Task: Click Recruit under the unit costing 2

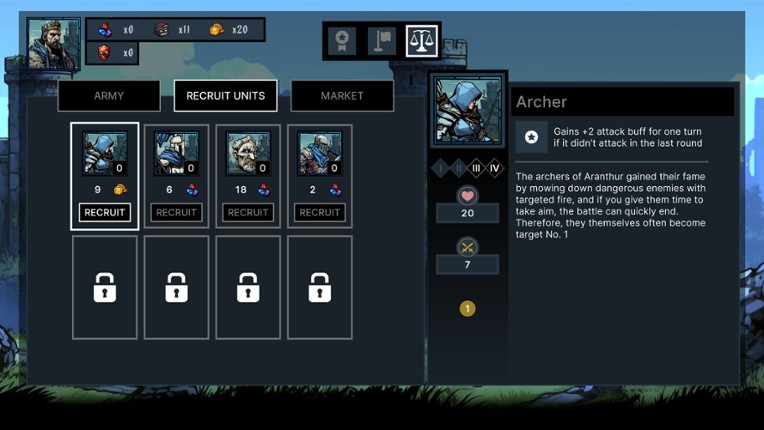Action: click(320, 212)
